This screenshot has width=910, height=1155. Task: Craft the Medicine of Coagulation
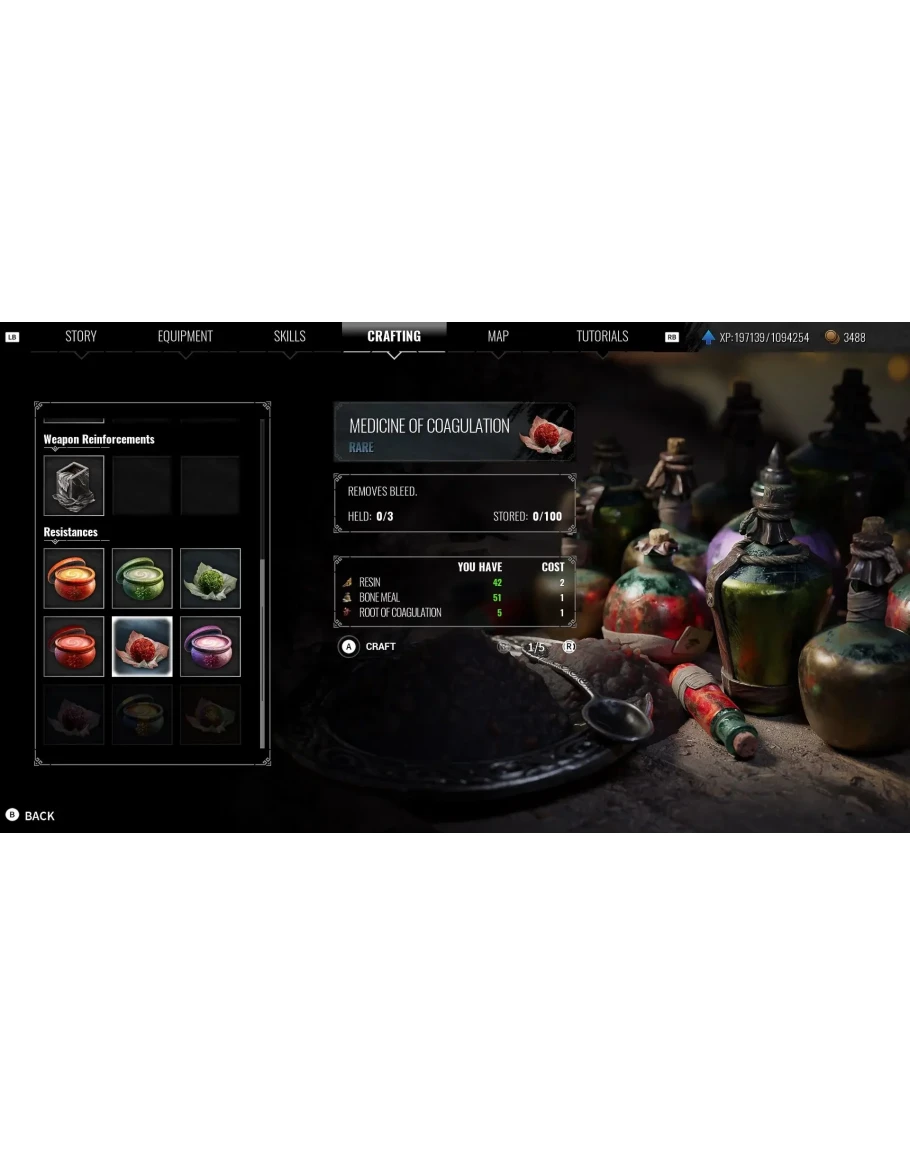[x=369, y=647]
